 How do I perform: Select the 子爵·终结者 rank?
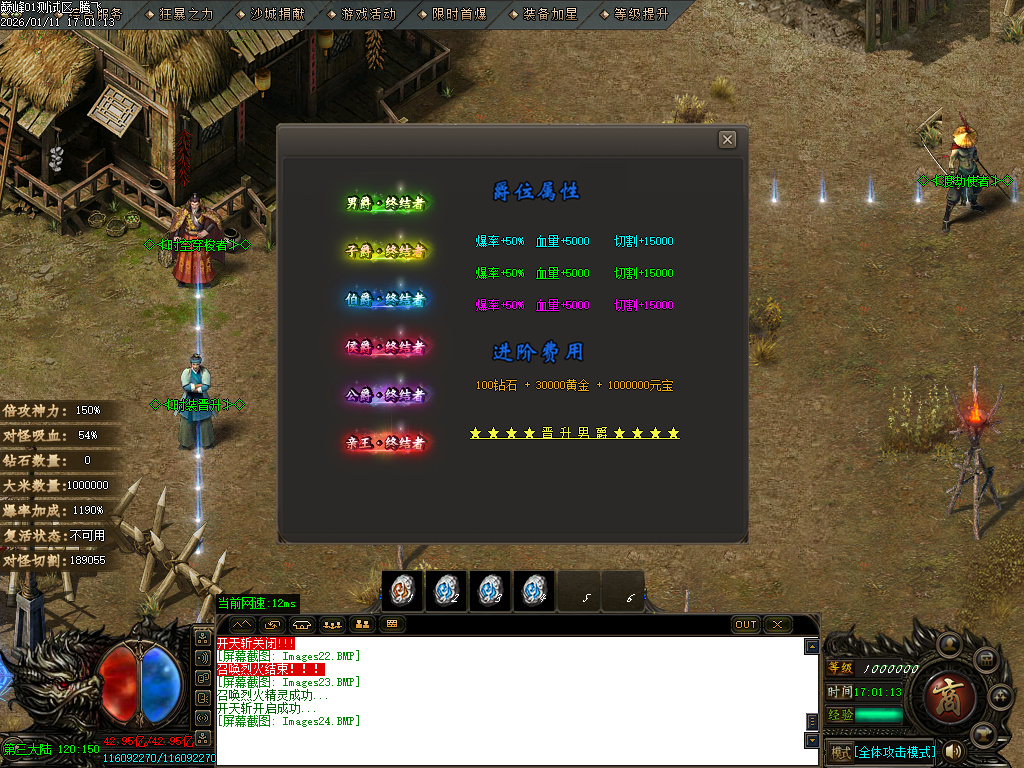coord(386,251)
